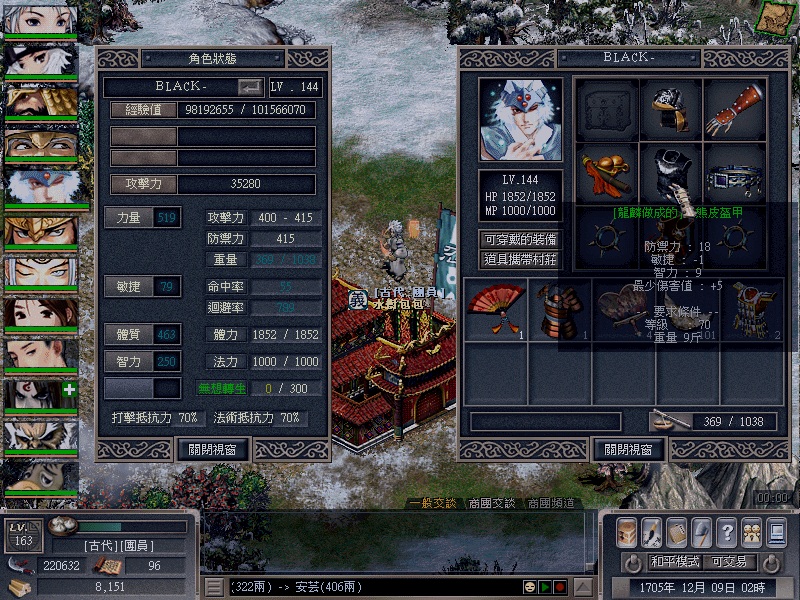The image size is (800, 600).
Task: Select the equipped jeweled belt slot
Action: (734, 174)
